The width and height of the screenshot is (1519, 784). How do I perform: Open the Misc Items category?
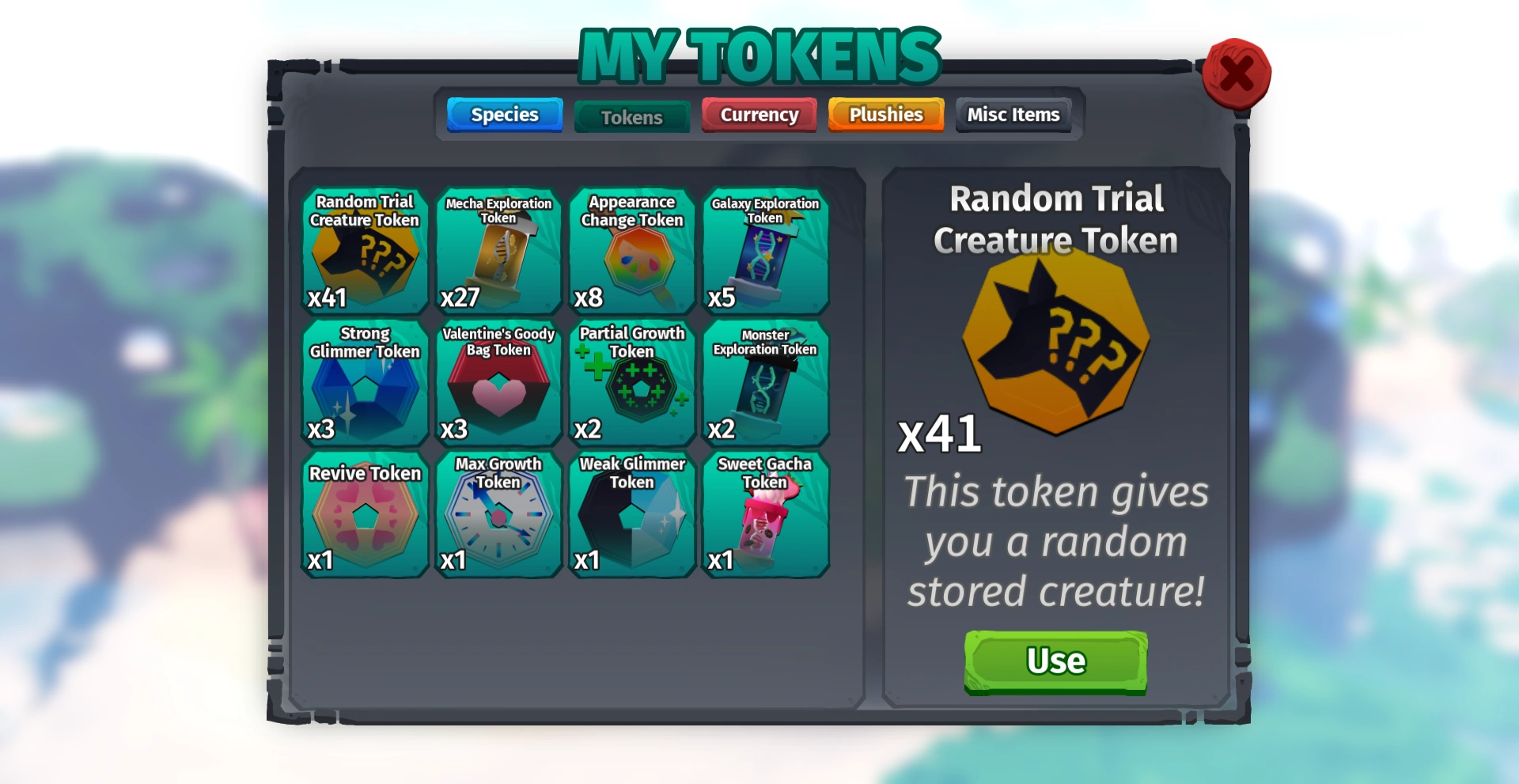(x=1013, y=115)
